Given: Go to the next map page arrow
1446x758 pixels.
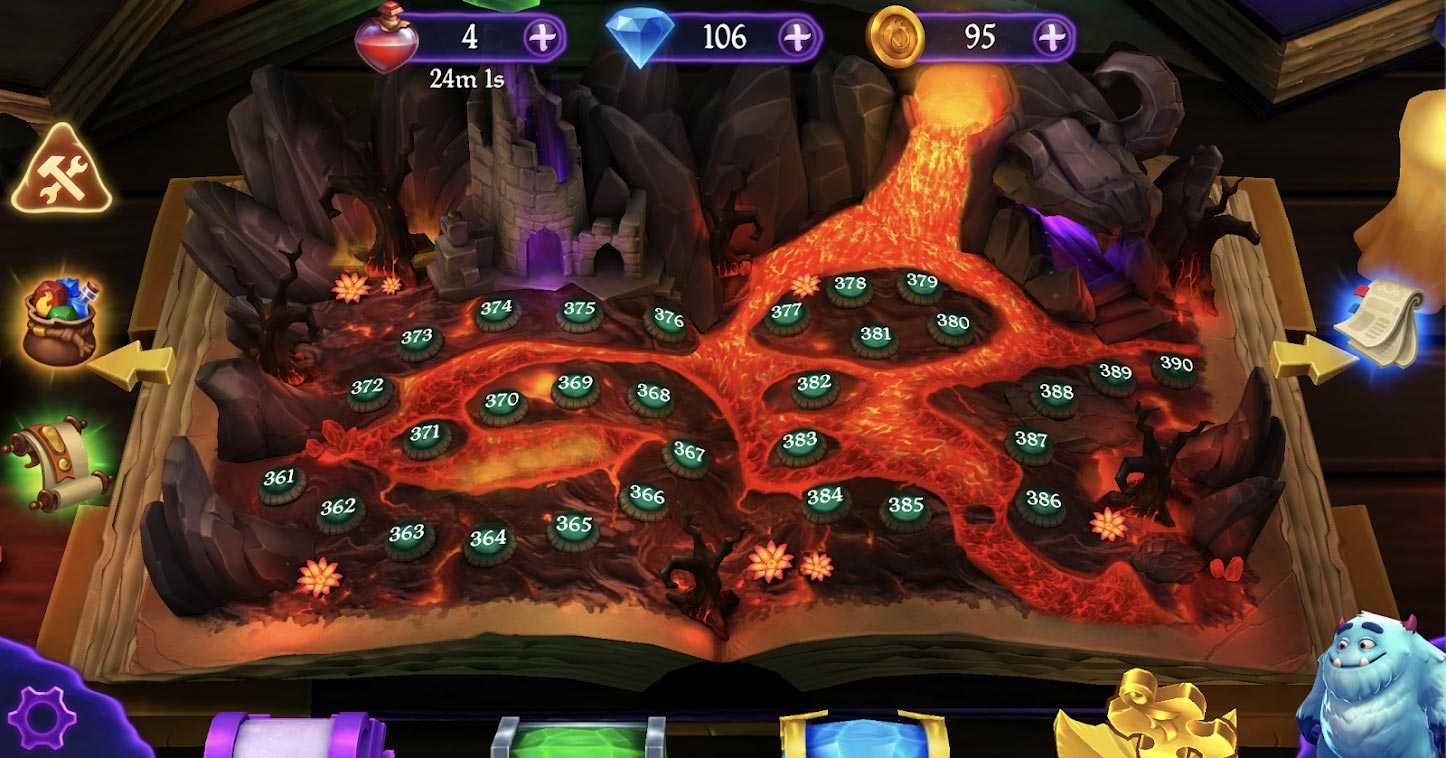Looking at the screenshot, I should (1311, 360).
